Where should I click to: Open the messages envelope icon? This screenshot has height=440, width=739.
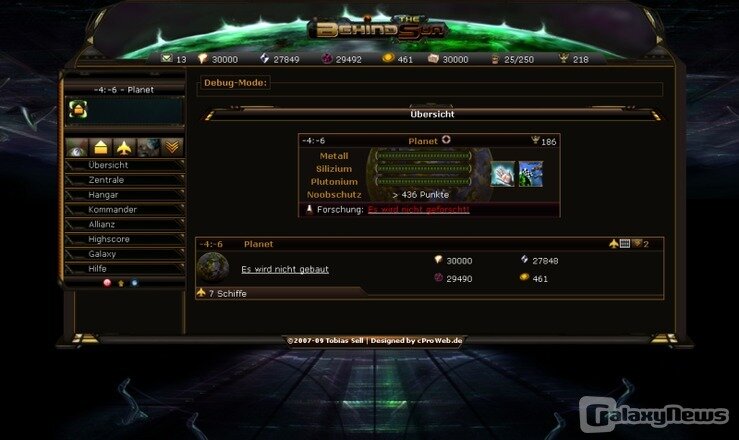[167, 59]
